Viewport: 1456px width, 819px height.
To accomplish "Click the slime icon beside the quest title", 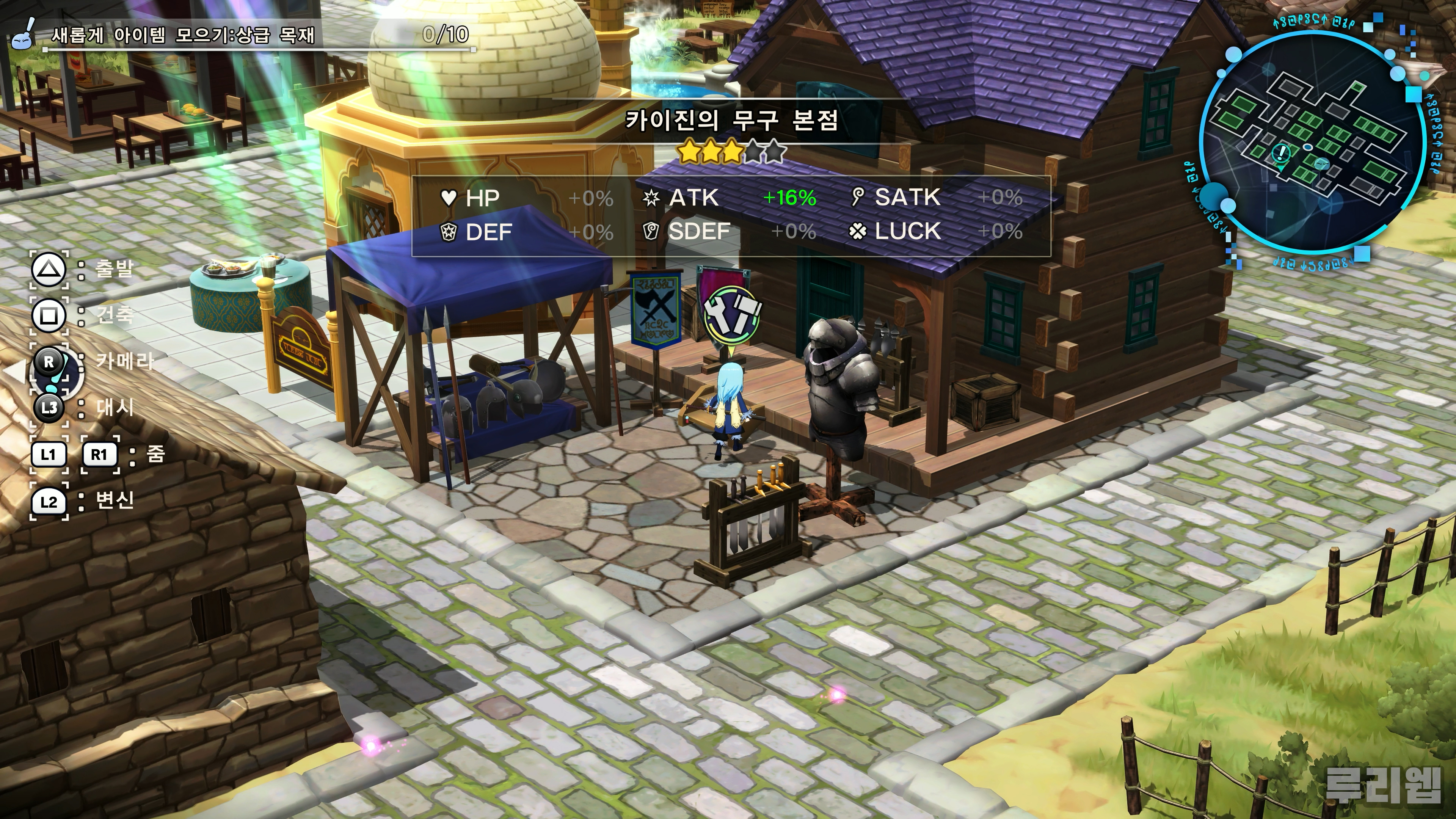I will 23,35.
